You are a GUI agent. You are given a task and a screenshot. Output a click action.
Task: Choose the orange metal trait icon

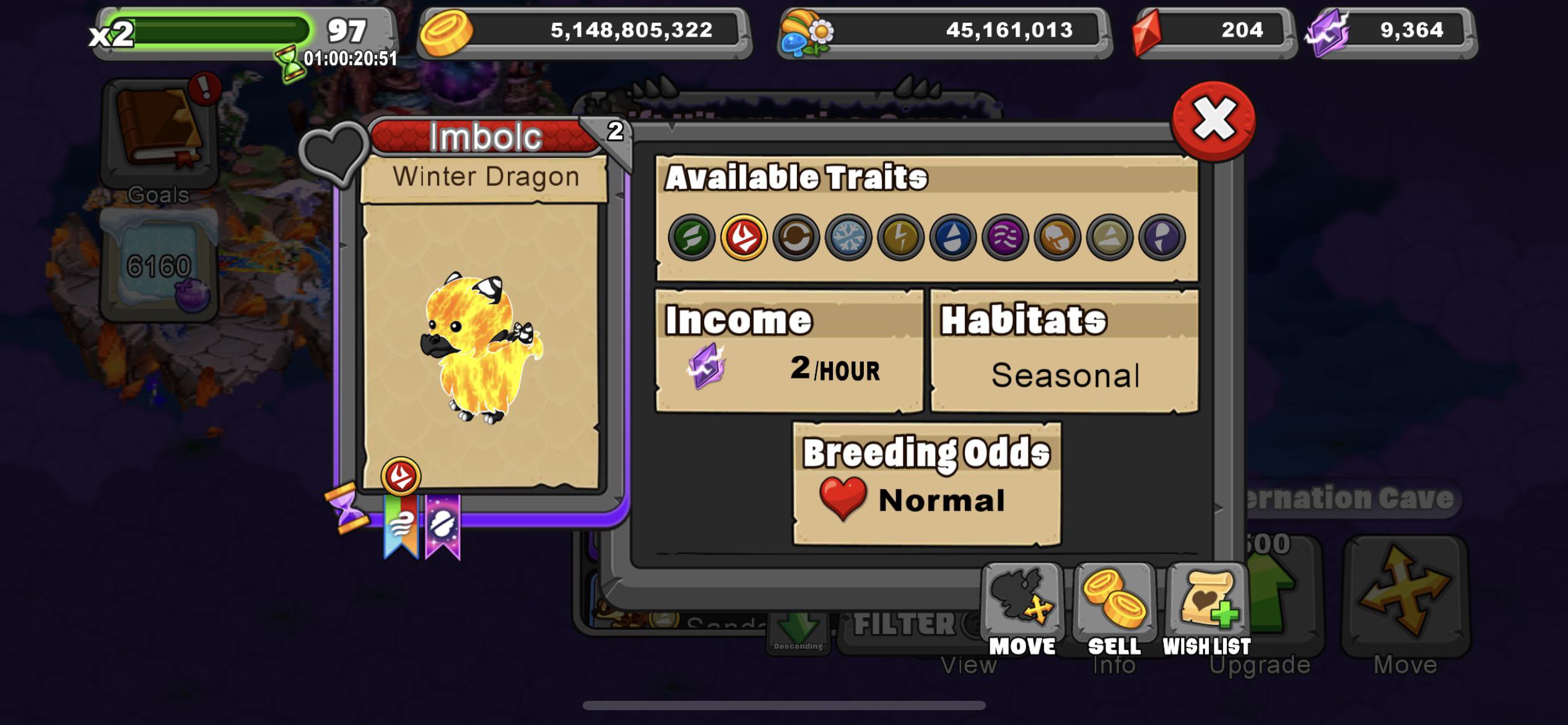(1057, 237)
